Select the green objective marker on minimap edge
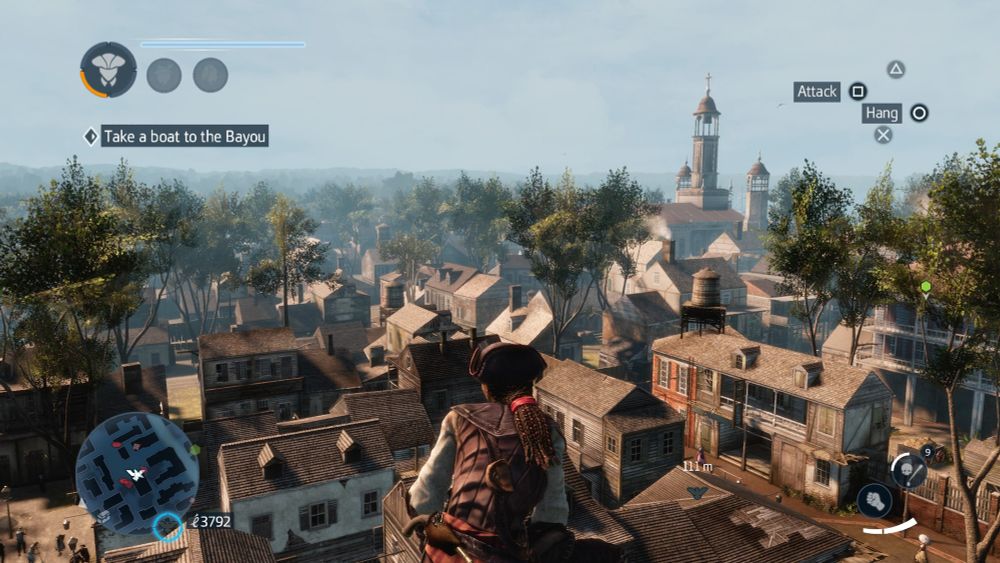Viewport: 1000px width, 563px height. click(196, 450)
